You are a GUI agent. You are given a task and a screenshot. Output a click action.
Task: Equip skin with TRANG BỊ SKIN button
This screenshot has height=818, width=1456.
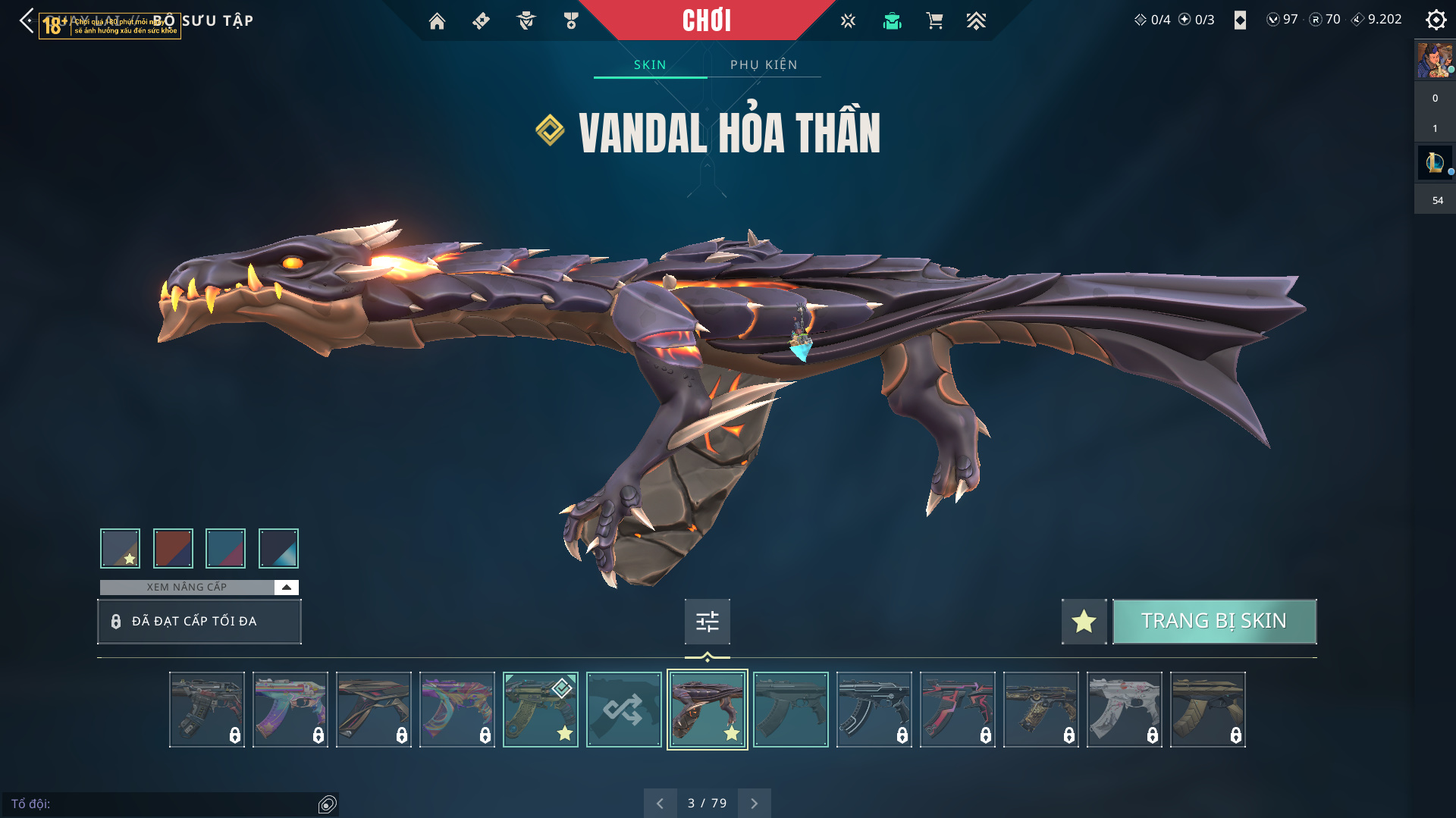(x=1214, y=622)
